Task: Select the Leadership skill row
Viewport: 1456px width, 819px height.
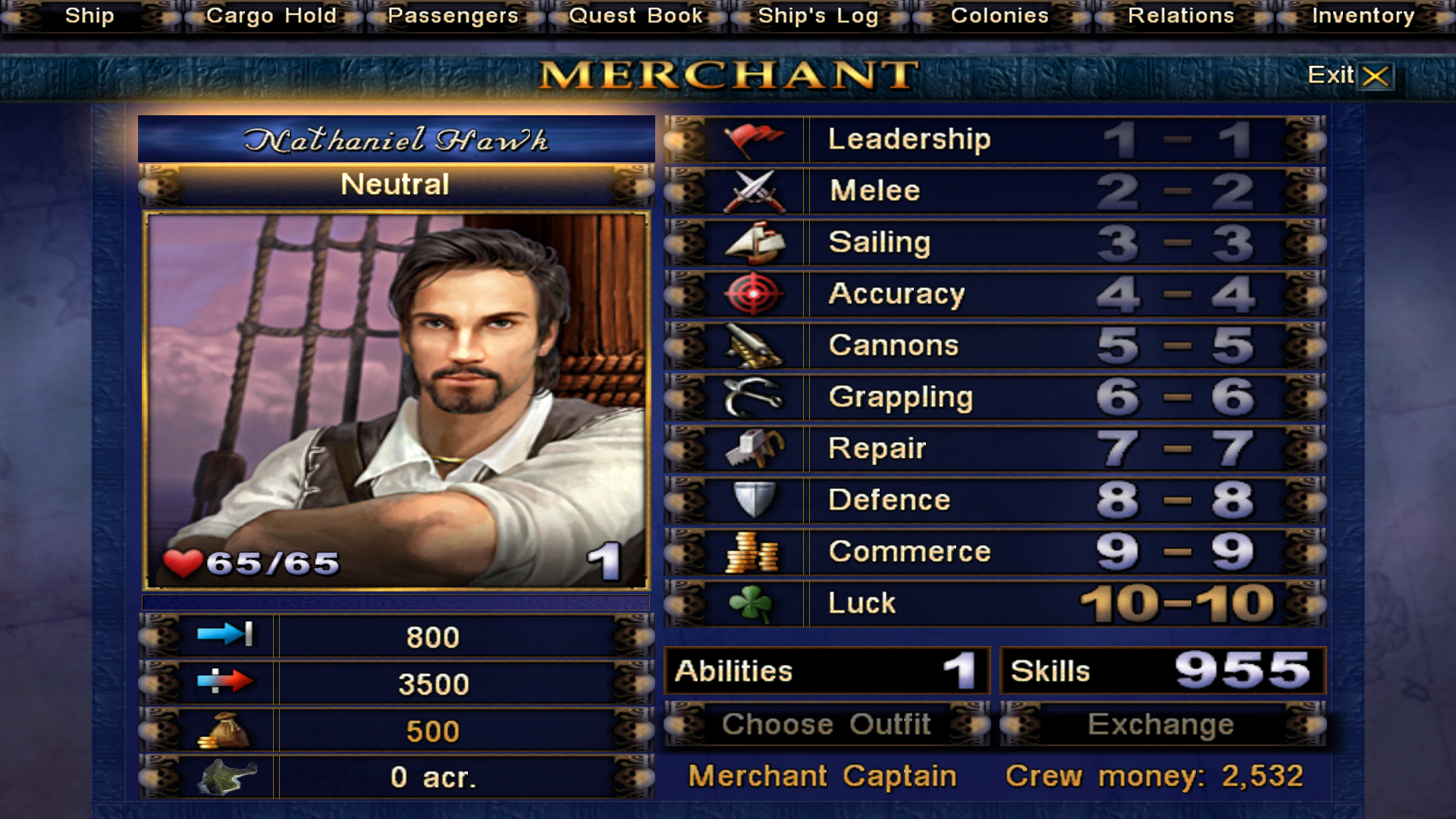Action: tap(993, 140)
